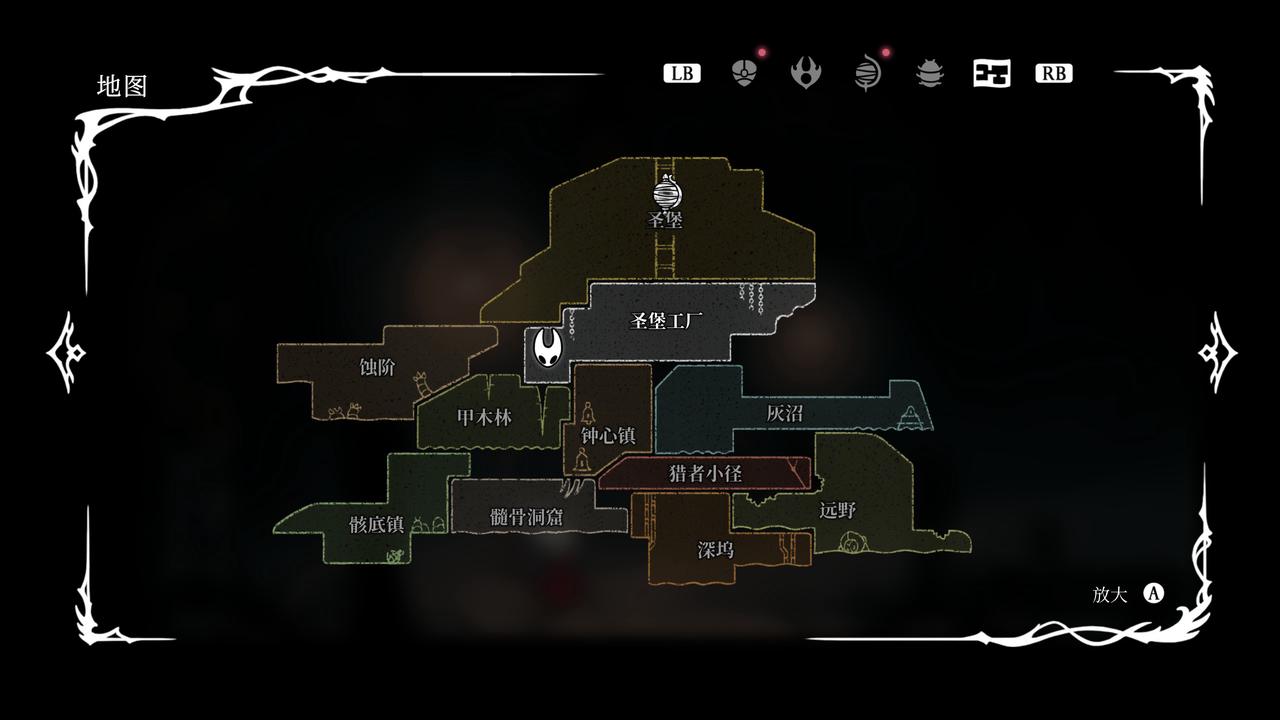Open the inventory tab with the pouch icon

coord(744,73)
